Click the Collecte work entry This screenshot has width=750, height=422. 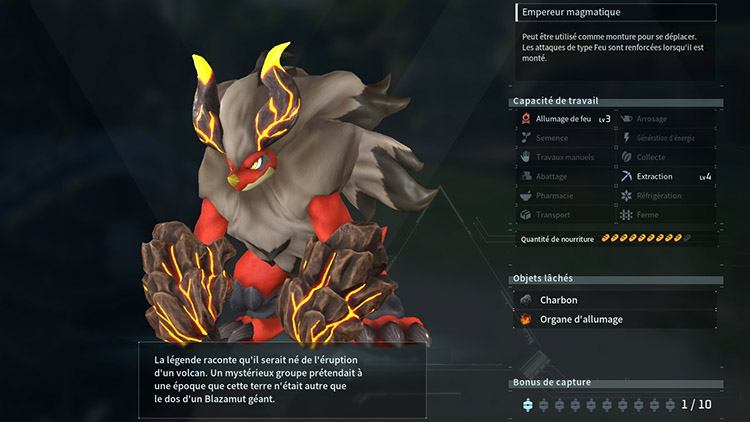[666, 157]
